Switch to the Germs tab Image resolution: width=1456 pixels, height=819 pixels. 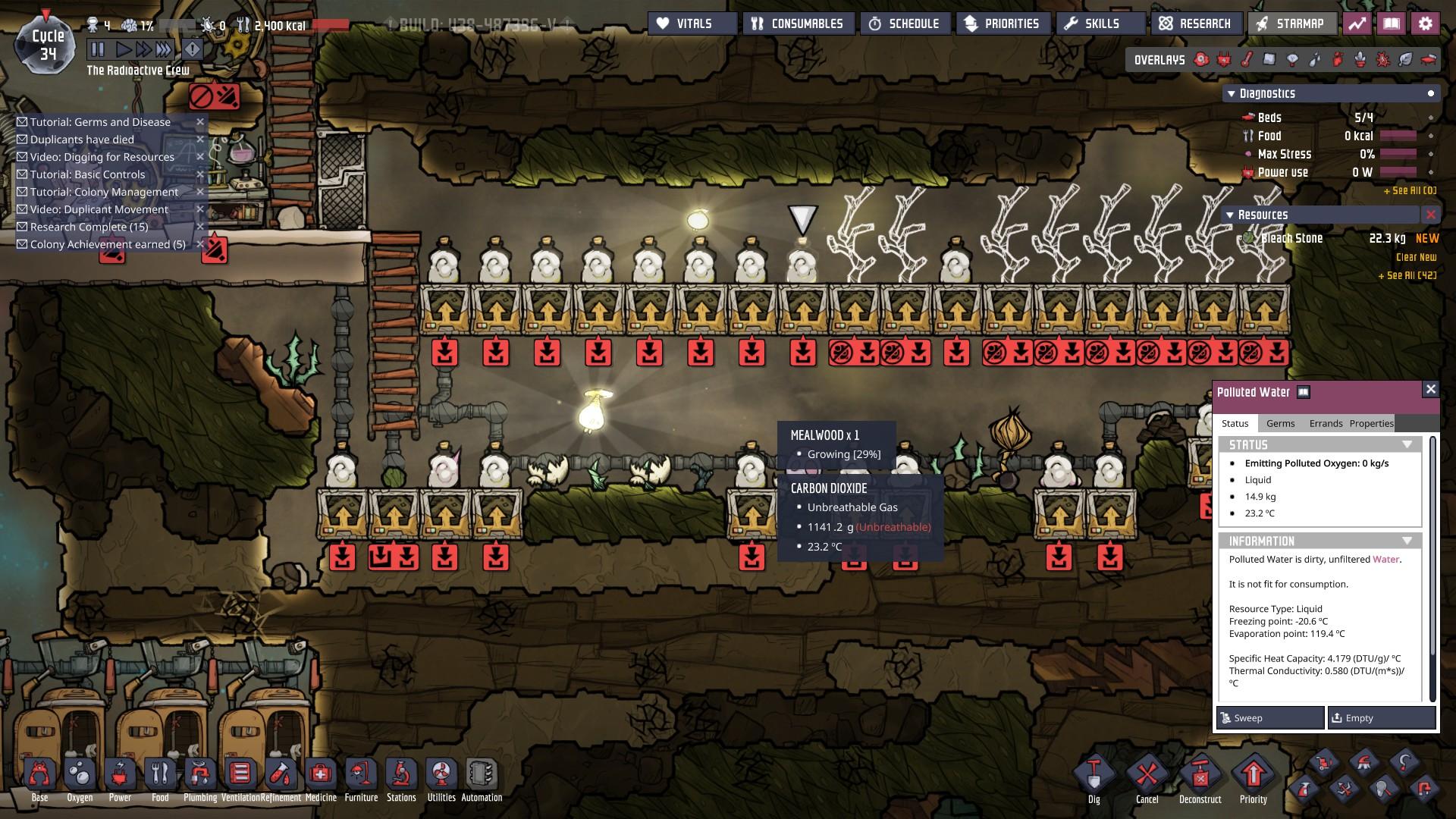[1280, 423]
